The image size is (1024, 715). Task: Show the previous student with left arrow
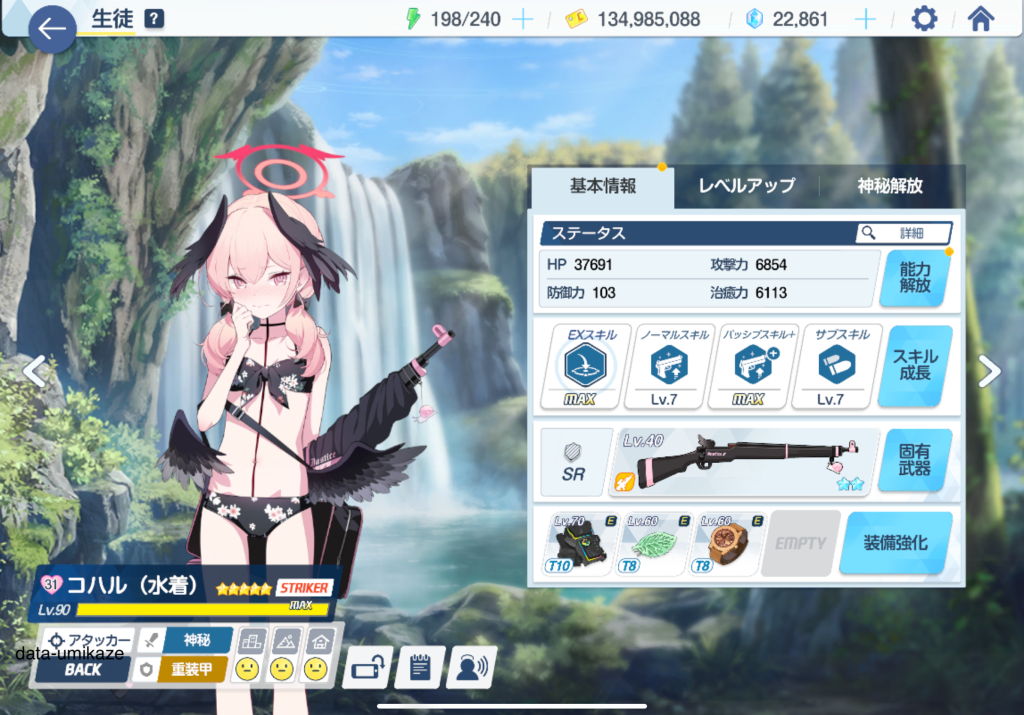(x=34, y=371)
